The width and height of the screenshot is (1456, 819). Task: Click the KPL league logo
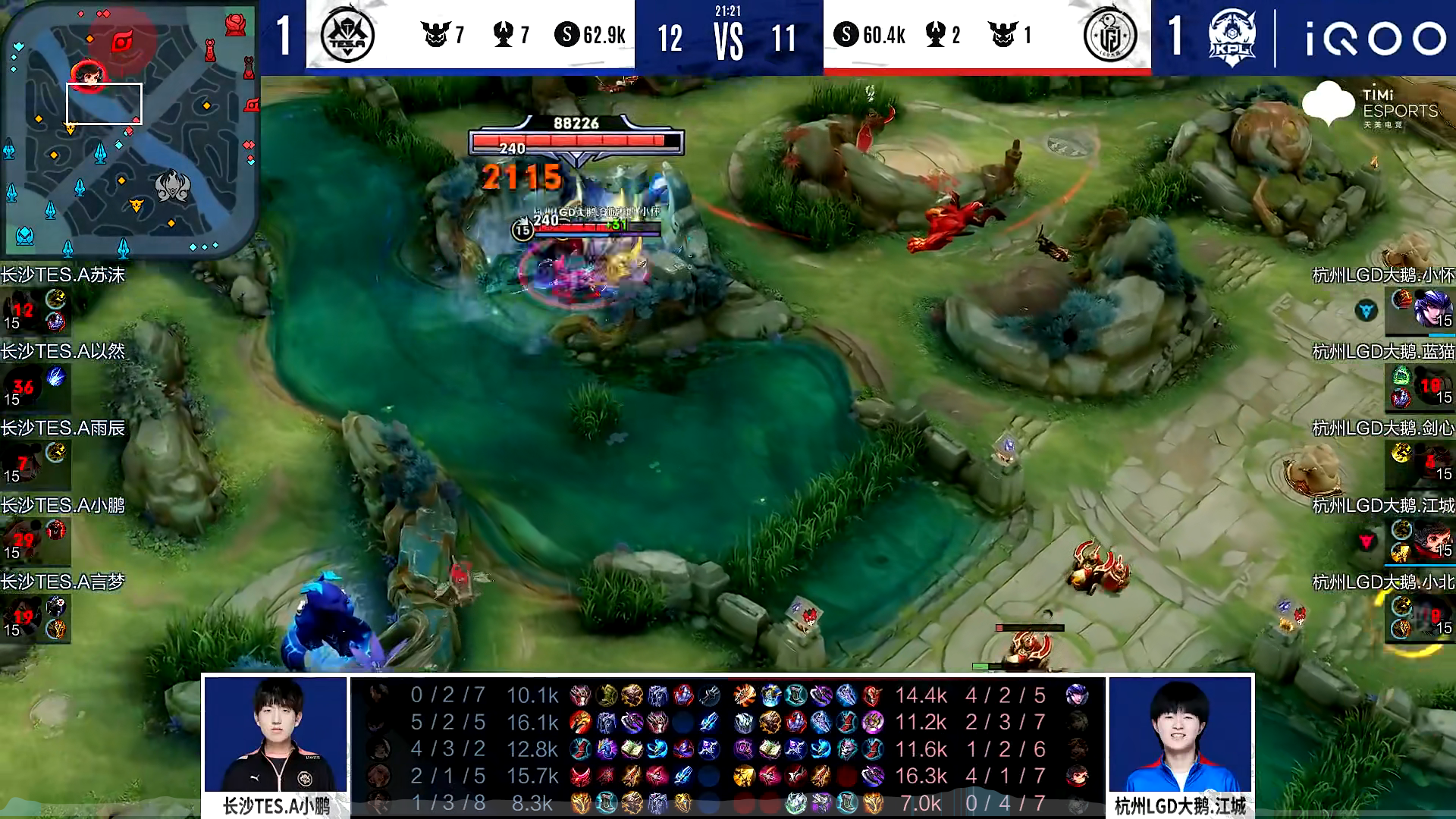click(1232, 37)
